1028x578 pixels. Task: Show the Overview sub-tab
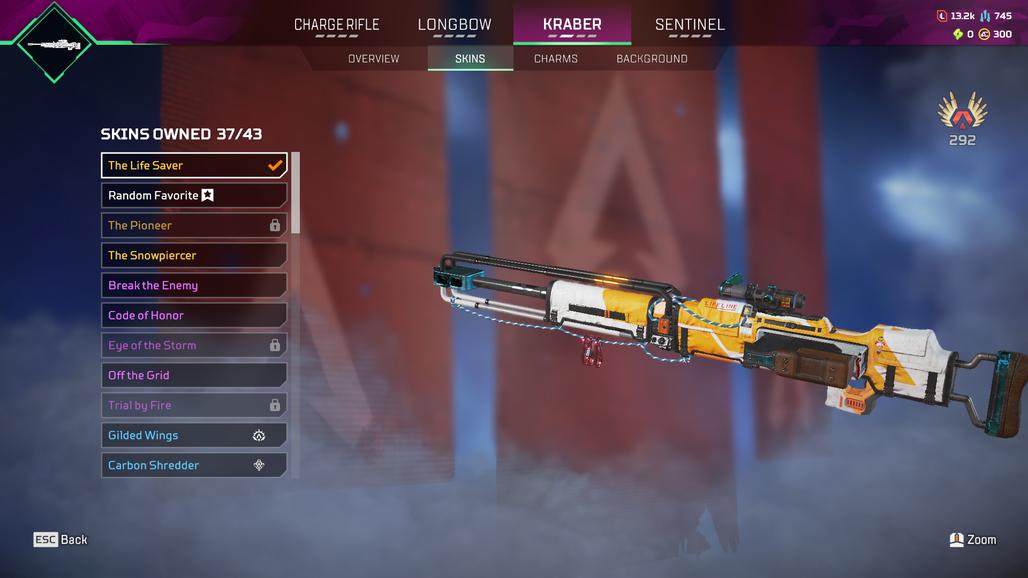(373, 59)
